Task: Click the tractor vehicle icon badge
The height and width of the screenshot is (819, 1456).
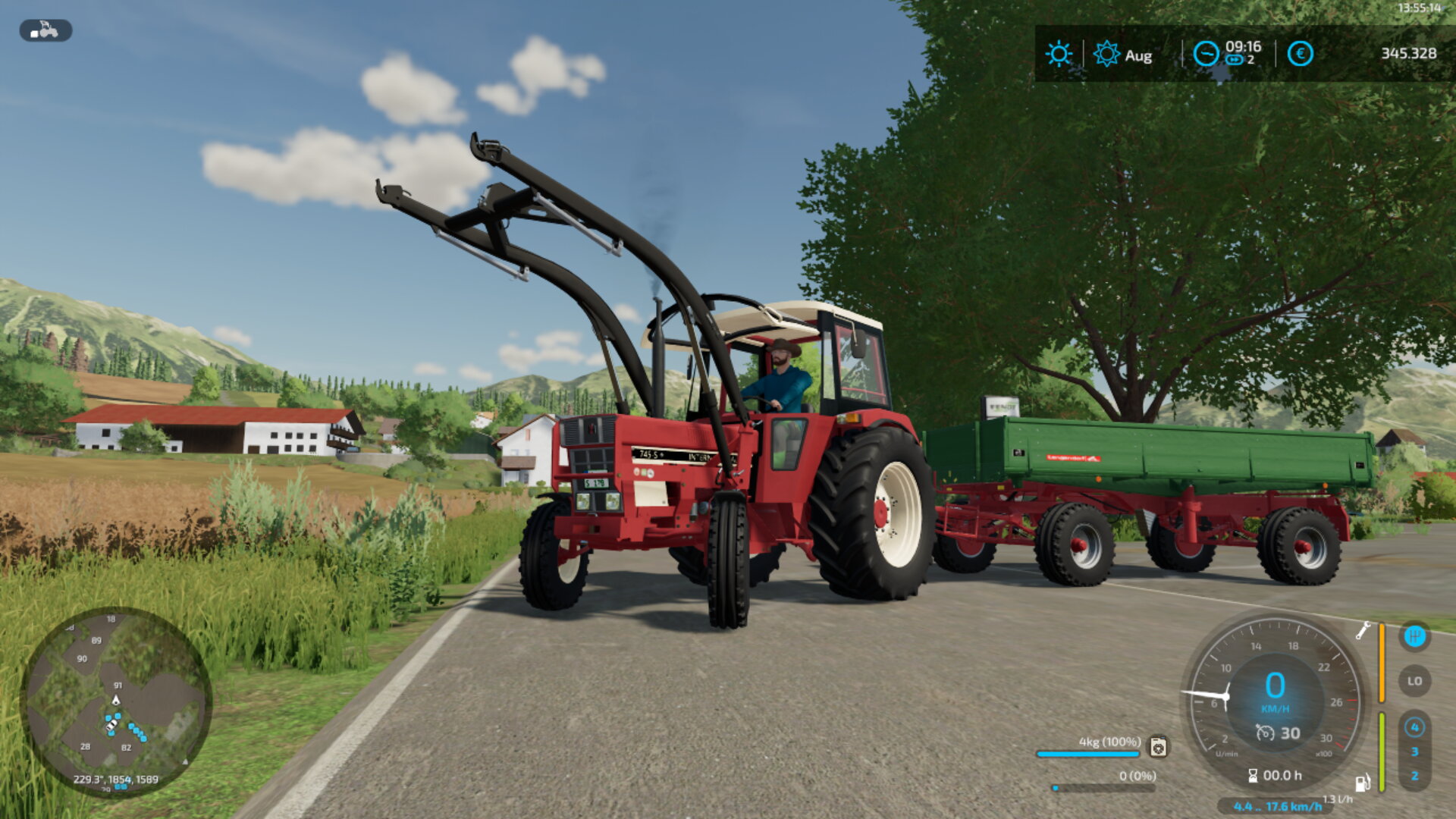Action: coord(45,30)
